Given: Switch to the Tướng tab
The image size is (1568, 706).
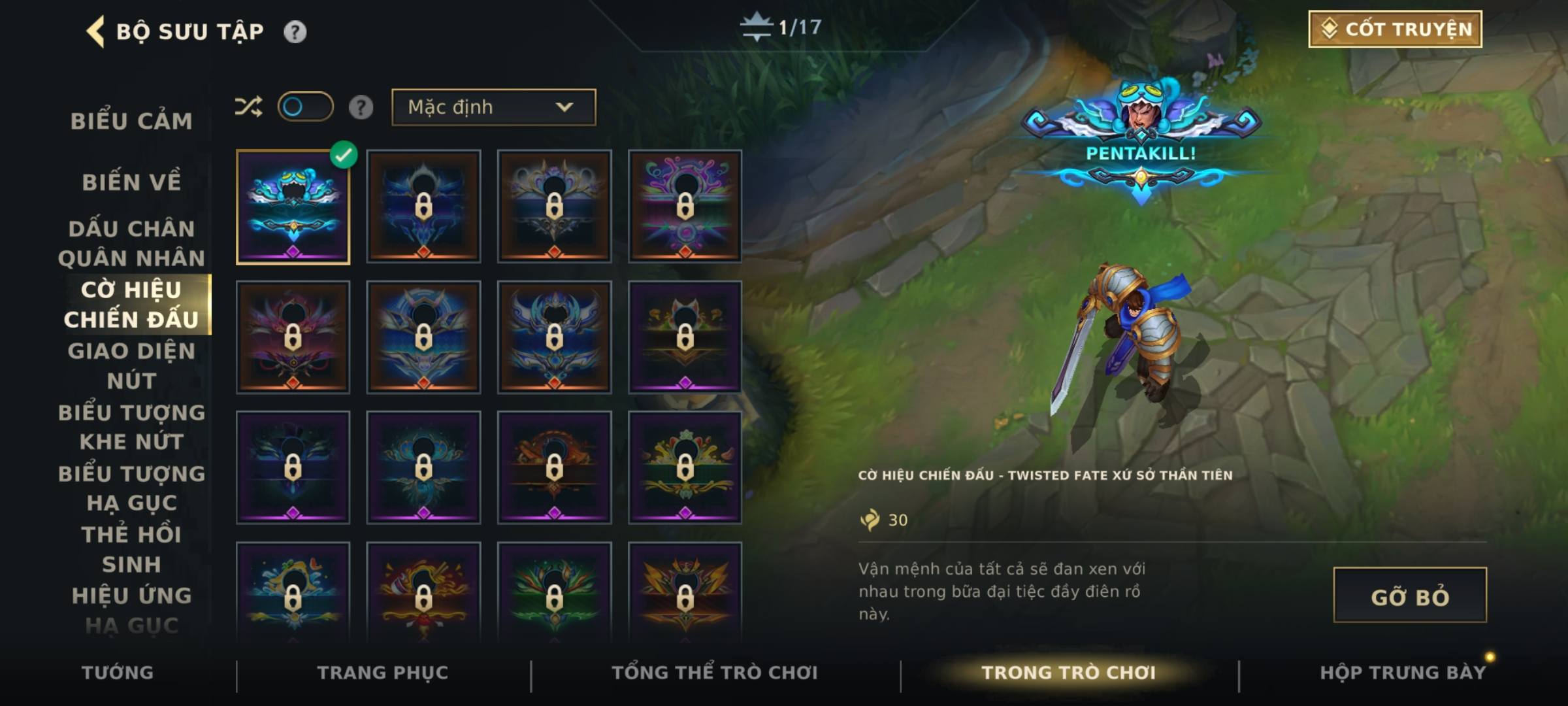Looking at the screenshot, I should [x=118, y=673].
